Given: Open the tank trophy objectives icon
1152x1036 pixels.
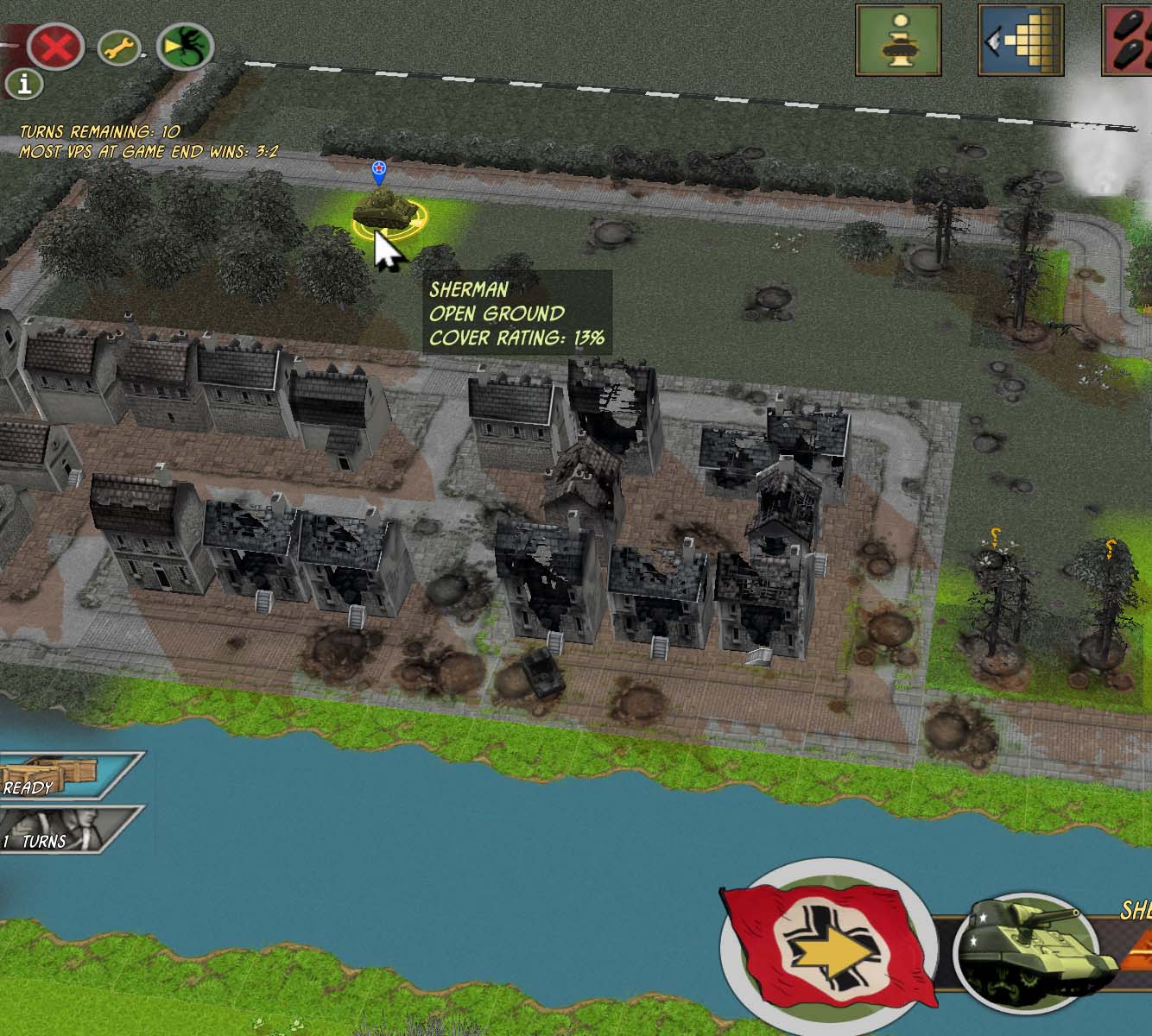Looking at the screenshot, I should tap(900, 41).
